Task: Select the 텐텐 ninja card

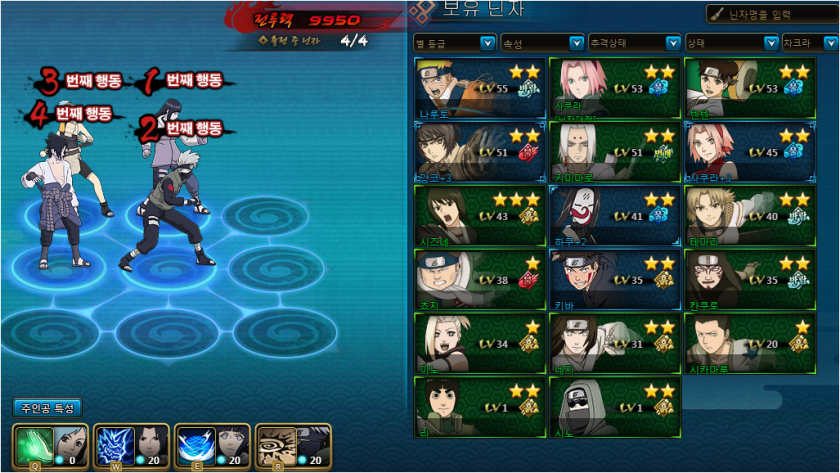Action: pos(749,88)
